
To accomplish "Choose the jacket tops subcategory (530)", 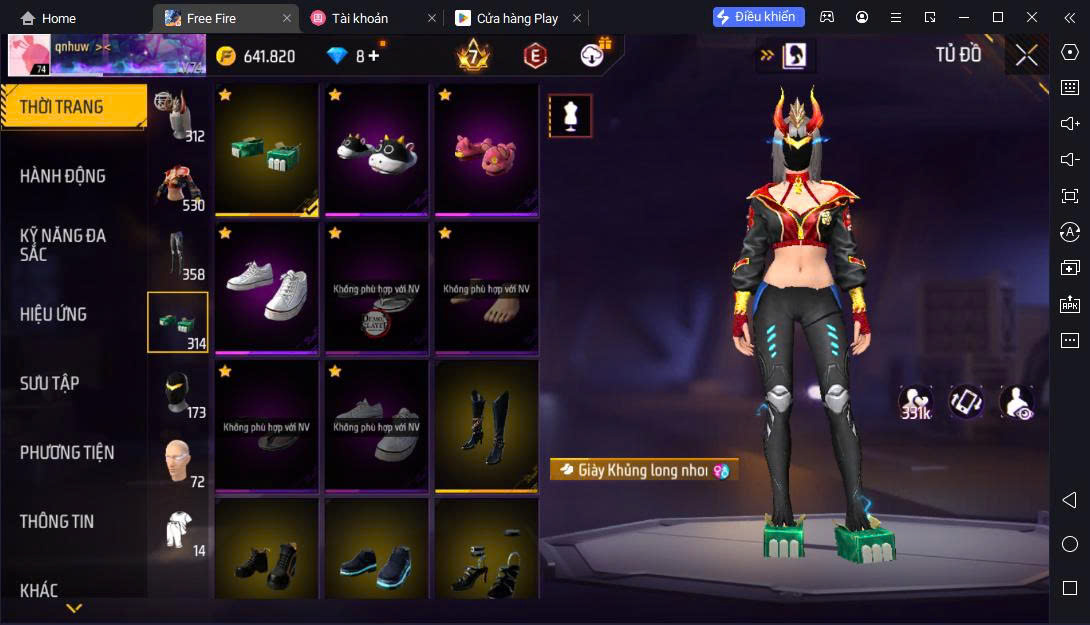I will coord(178,186).
